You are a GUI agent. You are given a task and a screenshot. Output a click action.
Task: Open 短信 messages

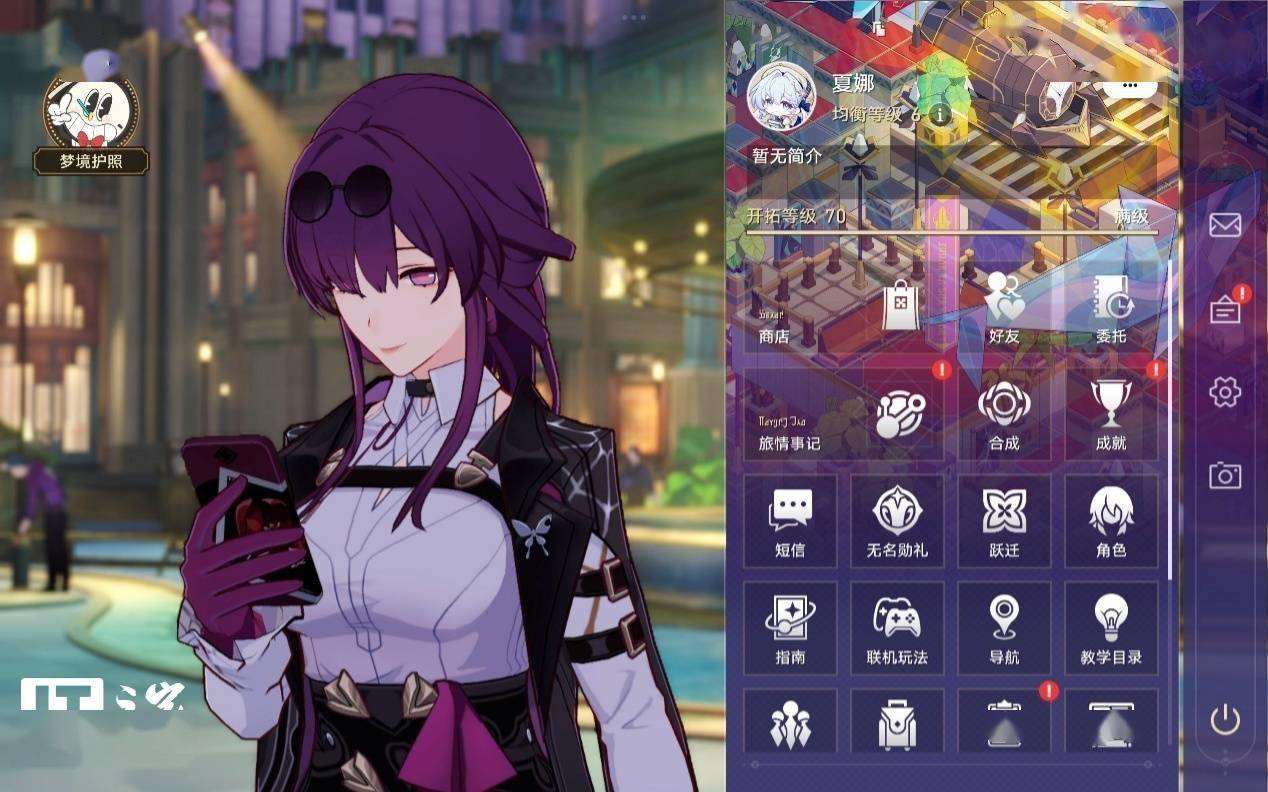pyautogui.click(x=790, y=521)
